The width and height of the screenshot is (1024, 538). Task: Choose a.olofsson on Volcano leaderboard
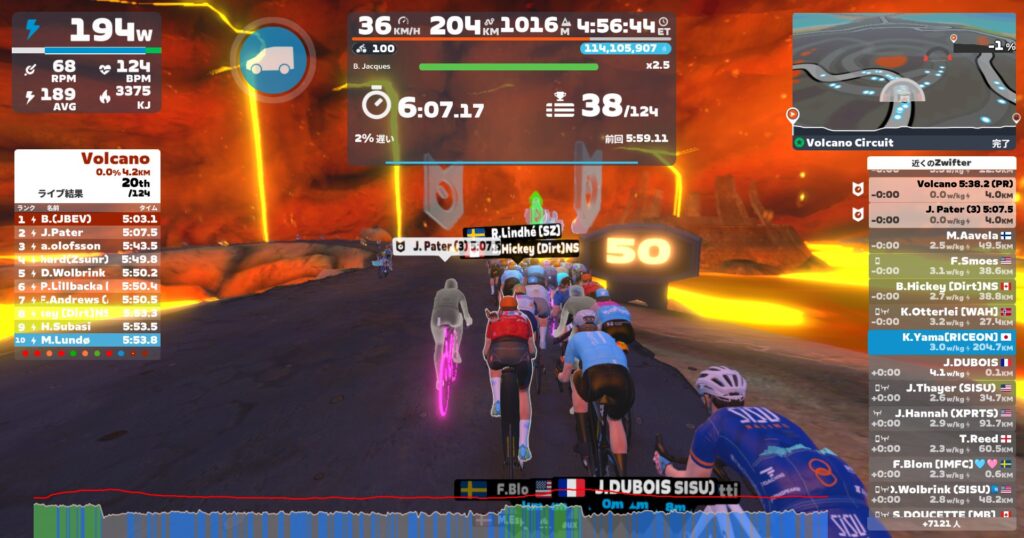(x=87, y=245)
